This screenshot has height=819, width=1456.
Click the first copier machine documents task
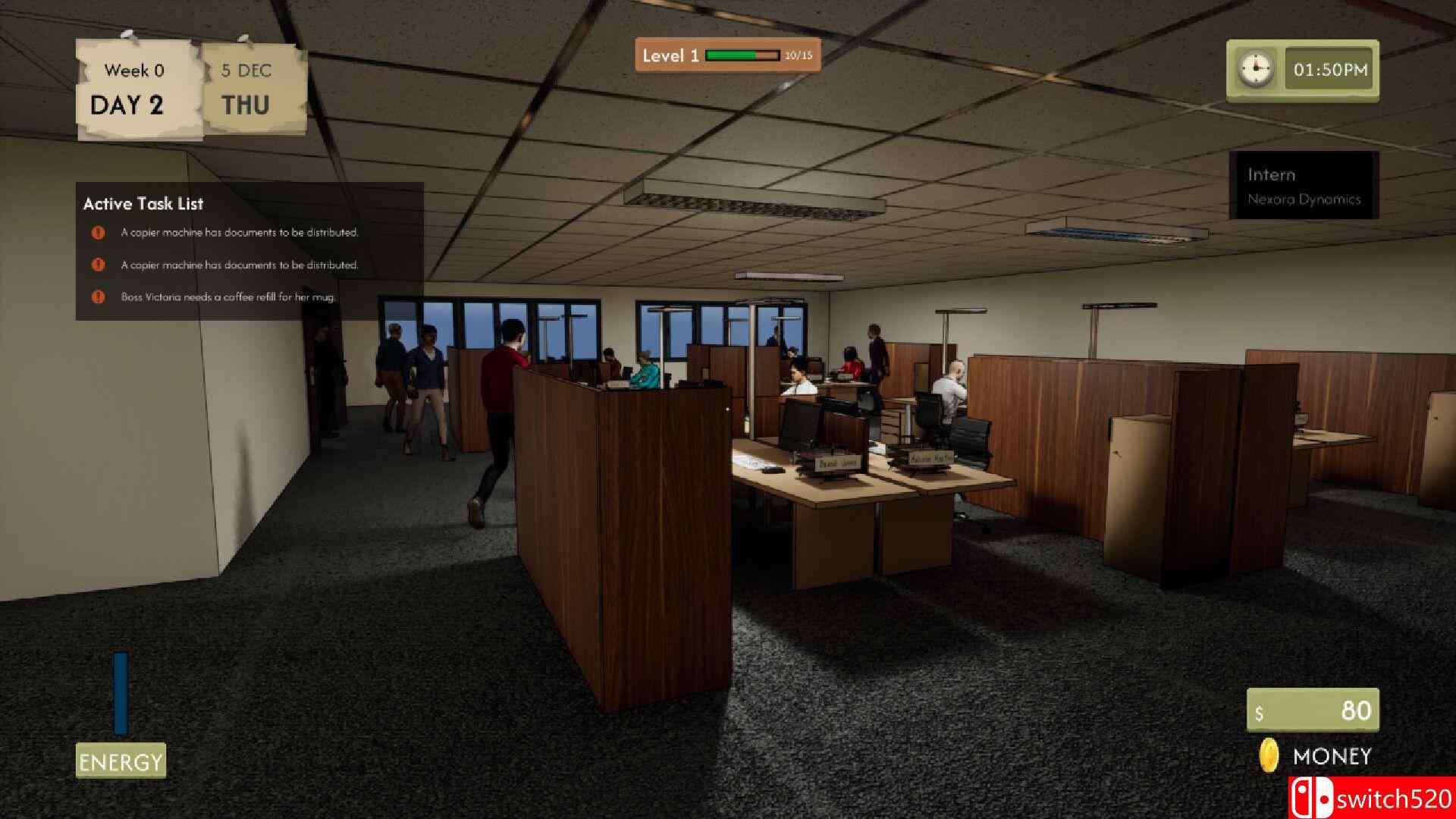240,233
